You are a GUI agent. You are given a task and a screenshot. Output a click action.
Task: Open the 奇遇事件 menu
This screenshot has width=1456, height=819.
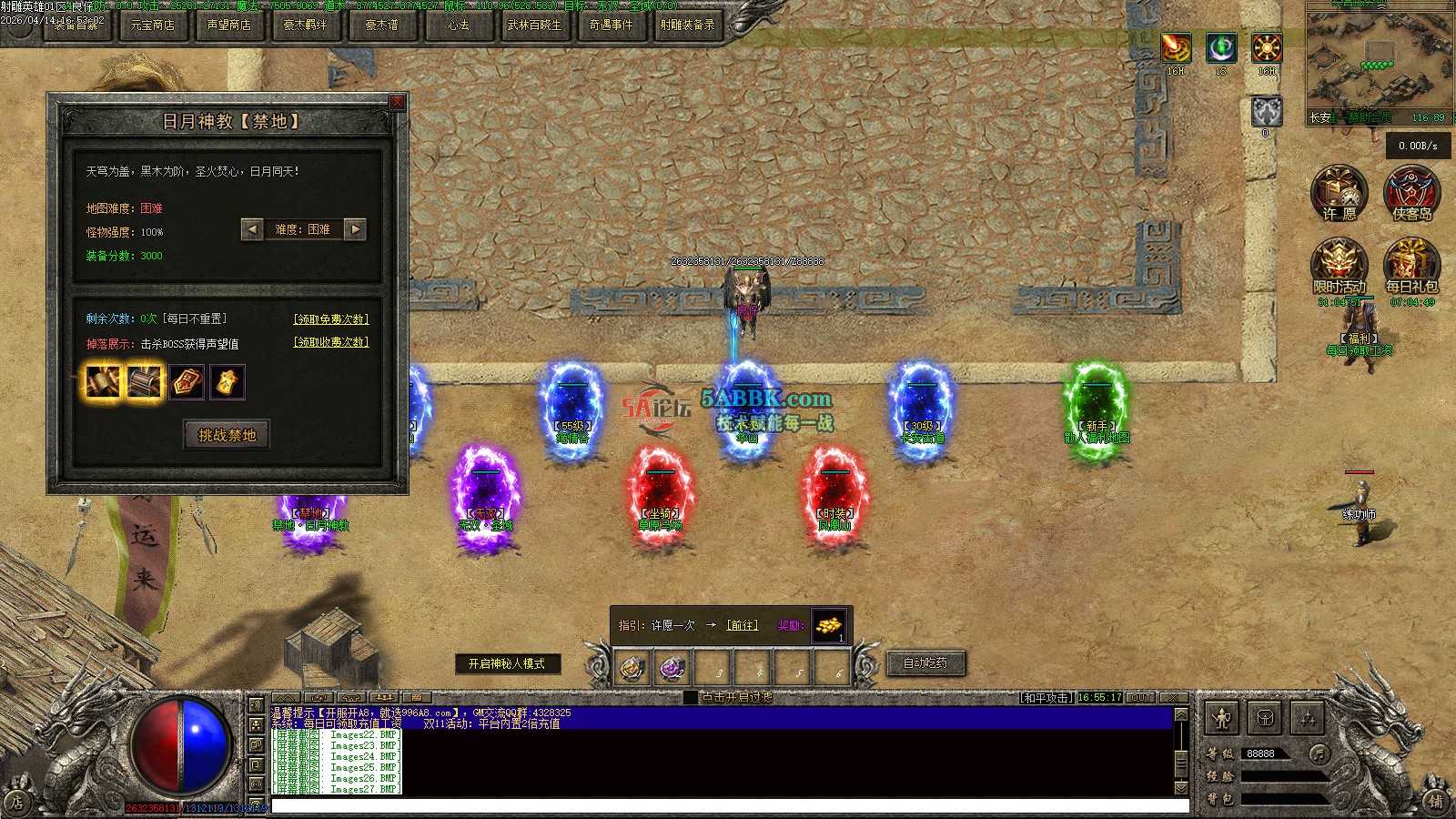pos(611,25)
